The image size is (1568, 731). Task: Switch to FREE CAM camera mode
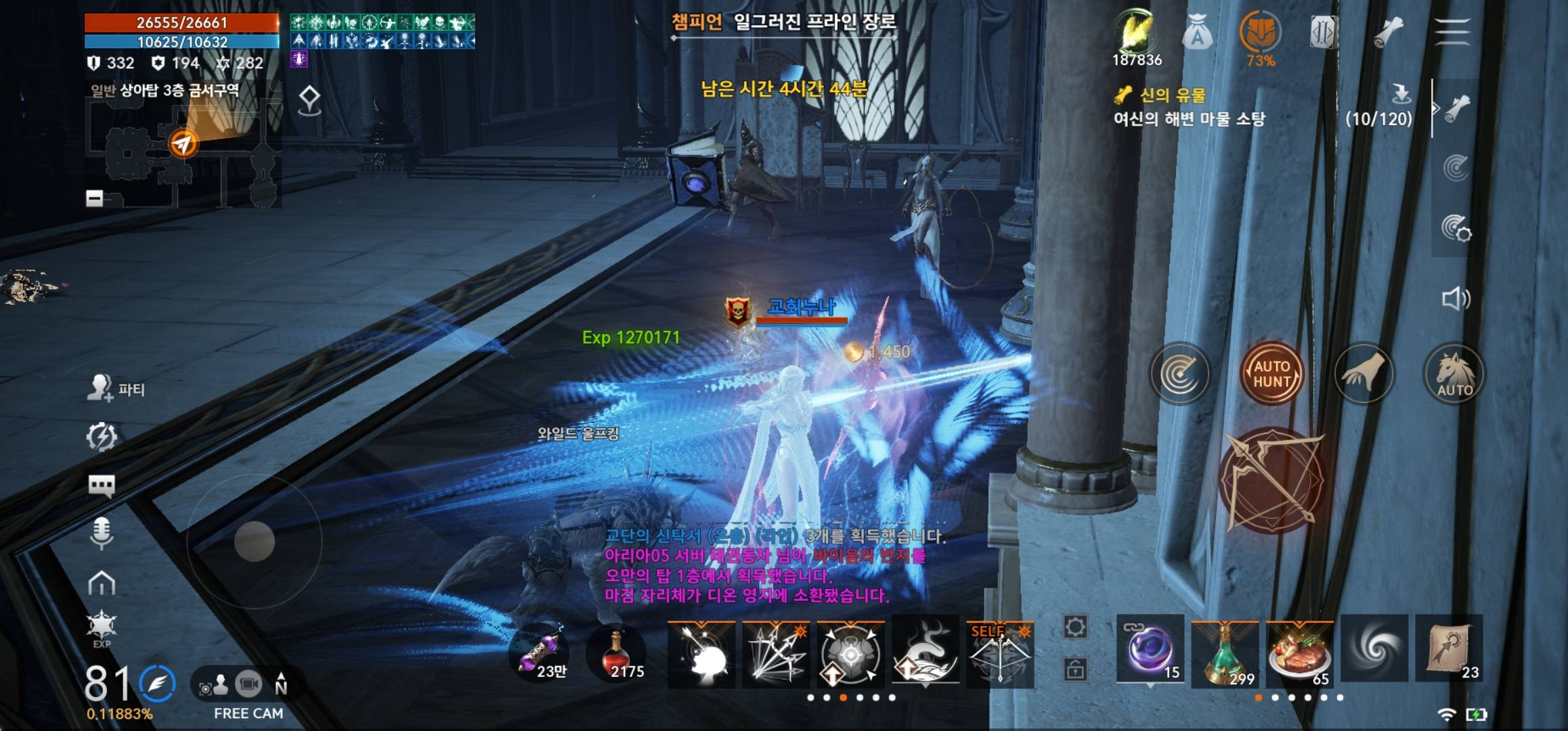point(248,686)
